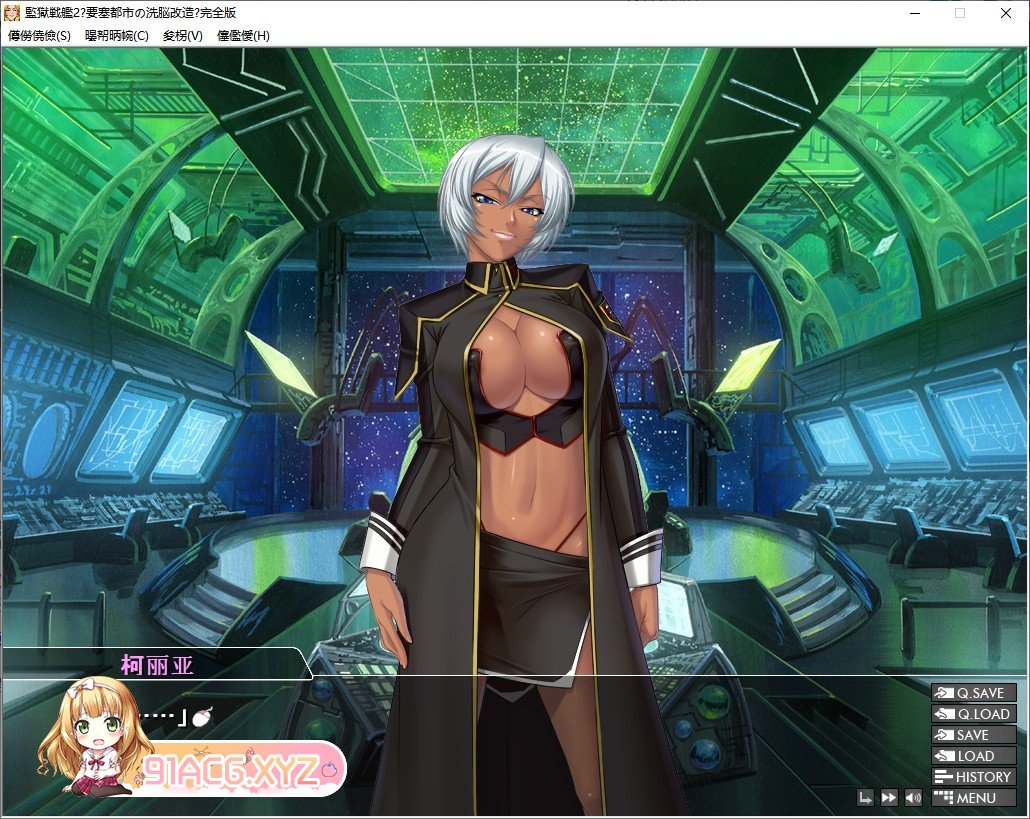This screenshot has width=1030, height=819.
Task: Activate the fast-forward skip icon
Action: pos(888,798)
